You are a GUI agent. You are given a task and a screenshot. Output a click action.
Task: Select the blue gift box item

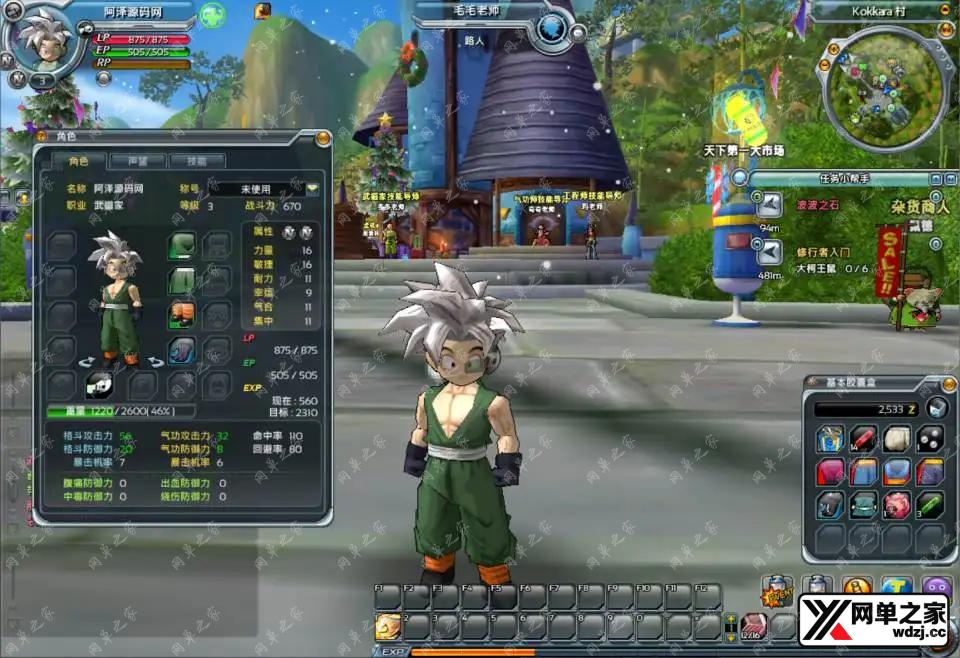point(830,438)
